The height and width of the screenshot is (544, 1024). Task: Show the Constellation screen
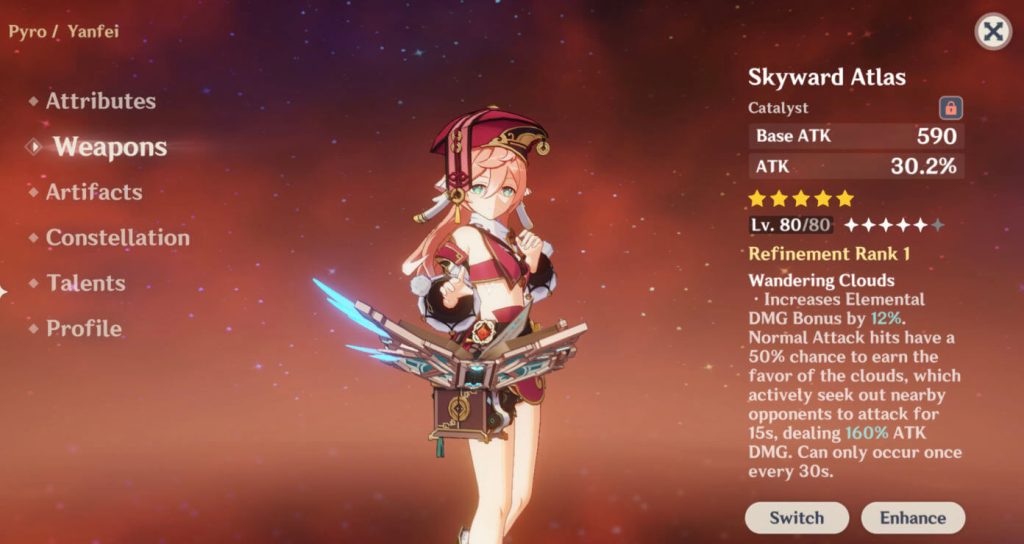click(x=117, y=238)
